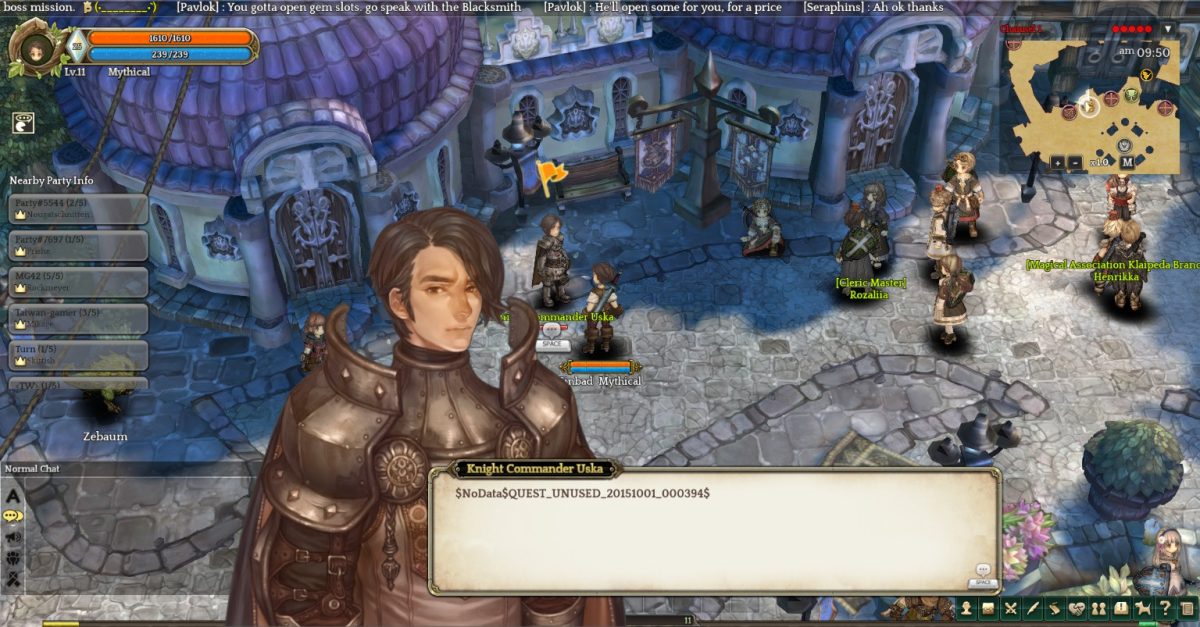This screenshot has height=627, width=1200.
Task: Select the Turn nearby party entry
Action: pos(79,355)
